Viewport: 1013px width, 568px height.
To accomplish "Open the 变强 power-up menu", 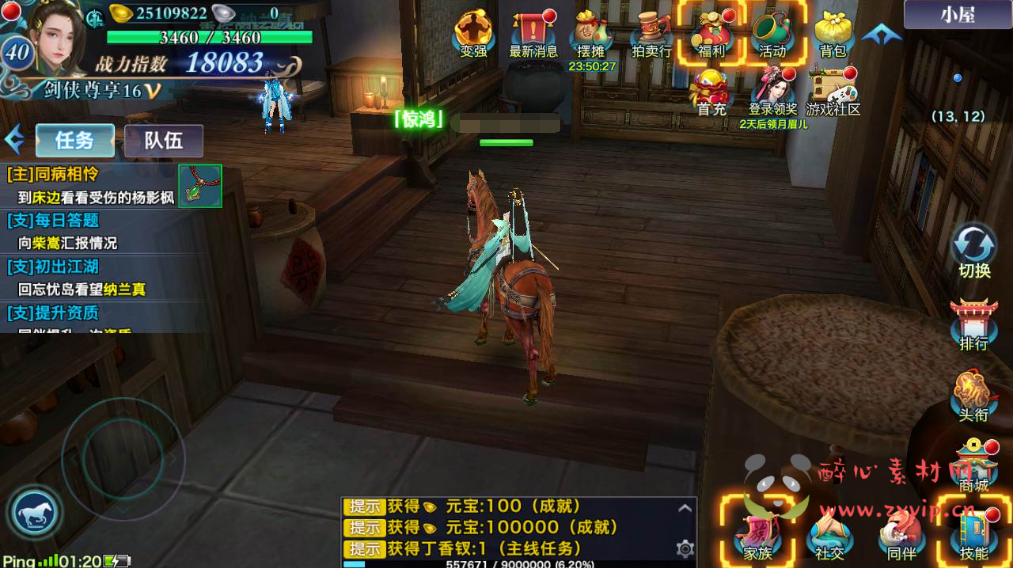I will tap(473, 33).
